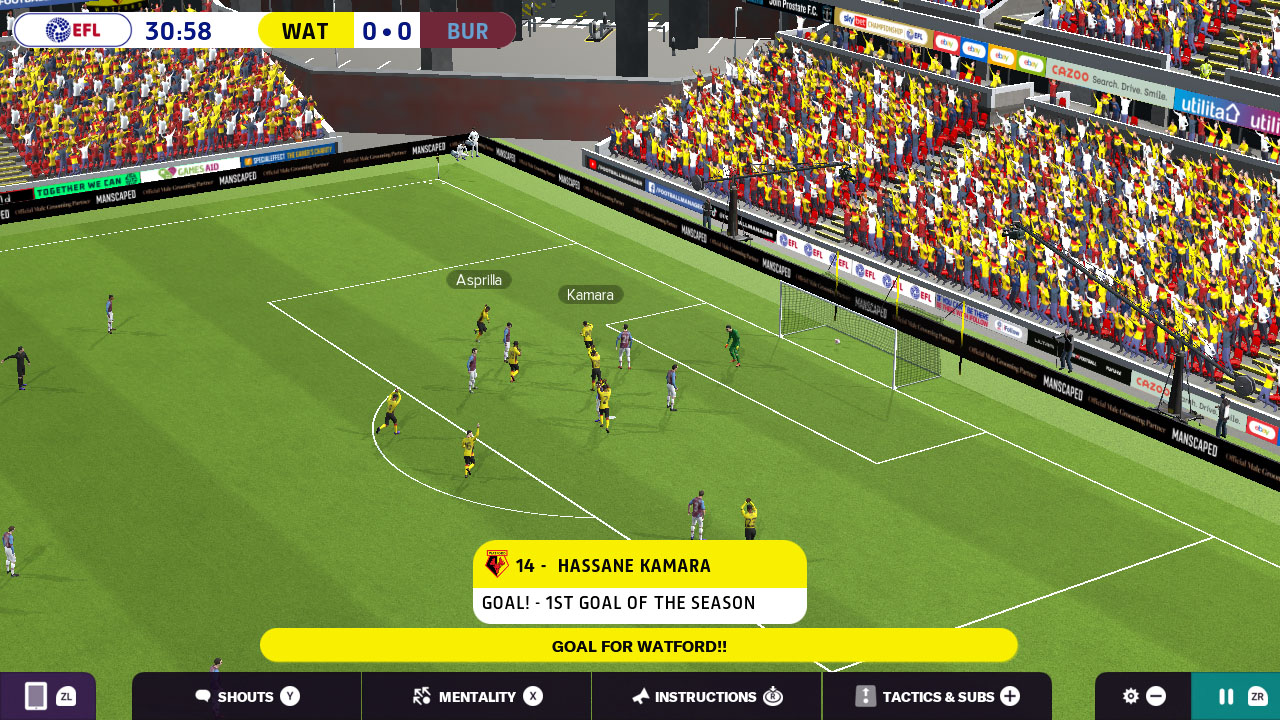
Task: Expand settings using the minus button circle
Action: (x=1157, y=696)
